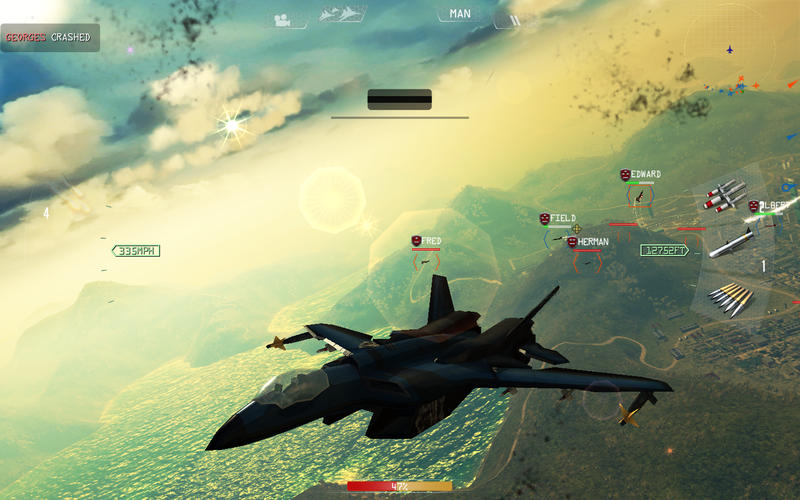This screenshot has height=500, width=800.
Task: Target enemy Herman's marker
Action: tap(587, 262)
